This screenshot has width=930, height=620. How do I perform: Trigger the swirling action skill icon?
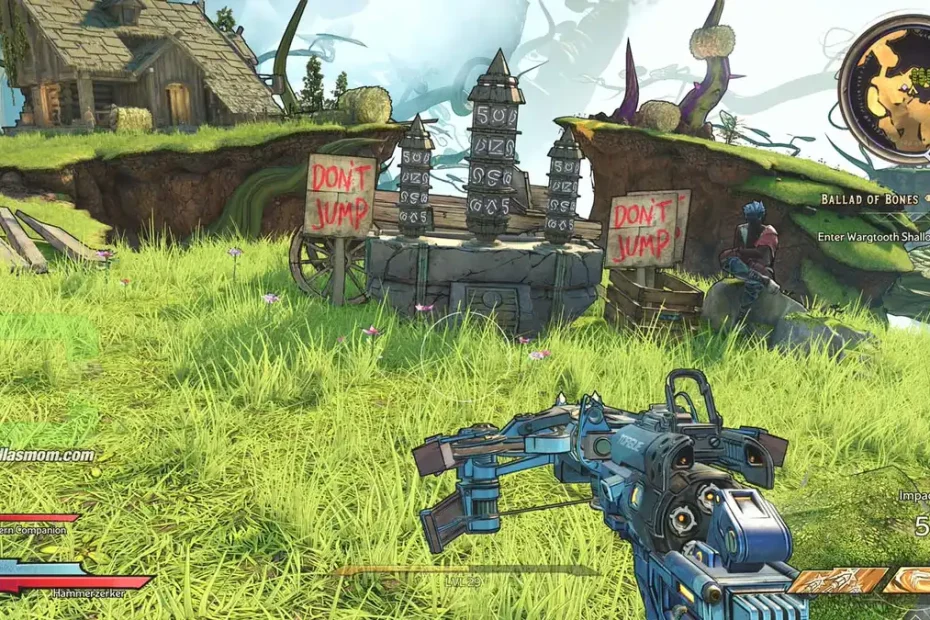pos(912,580)
